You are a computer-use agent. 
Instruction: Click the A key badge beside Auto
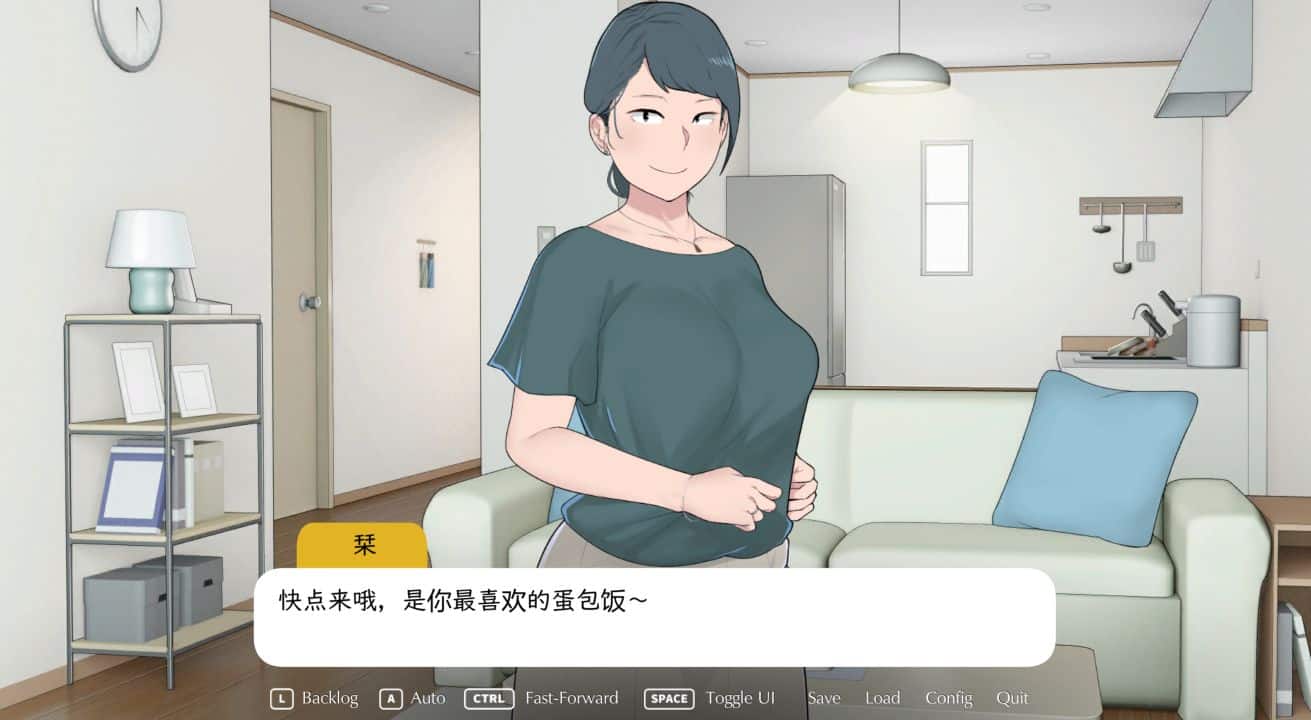coord(391,698)
